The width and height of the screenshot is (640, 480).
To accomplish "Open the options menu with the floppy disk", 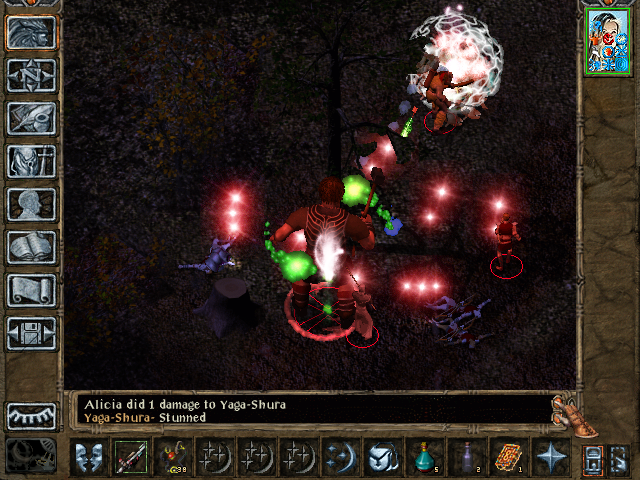I will click(32, 333).
